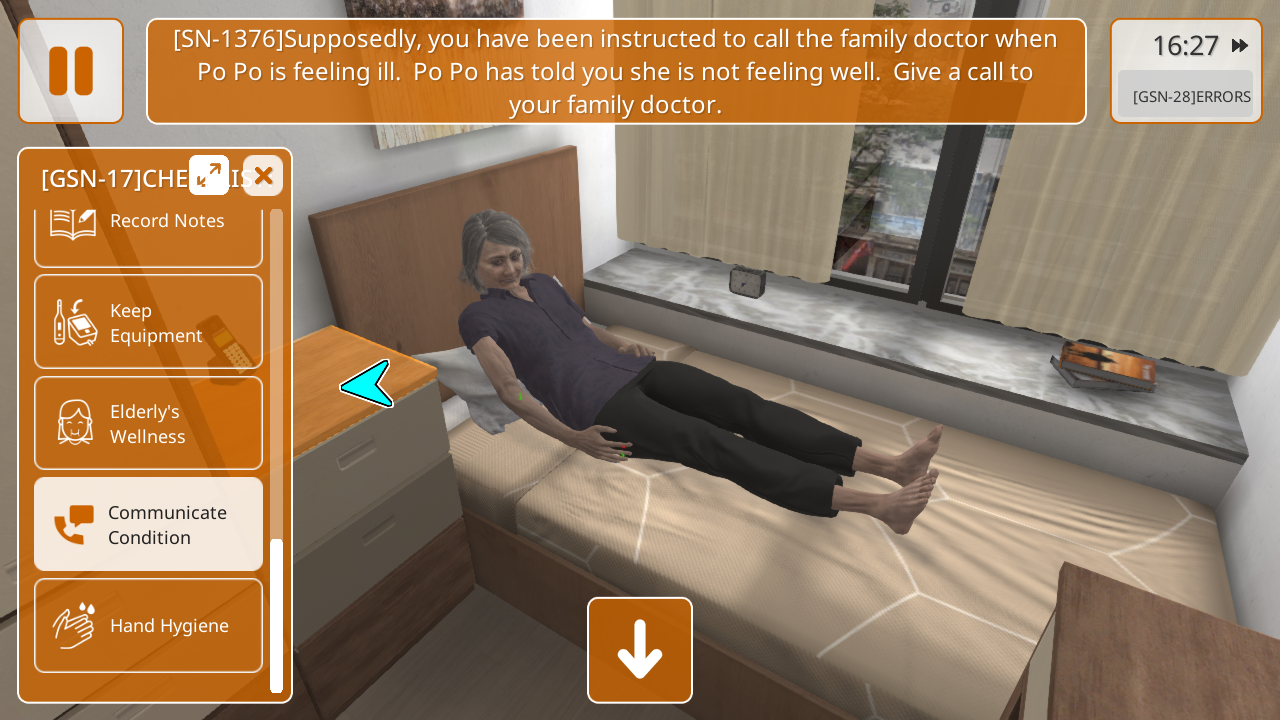
Task: Click the checklist scrollbar
Action: coord(276,614)
